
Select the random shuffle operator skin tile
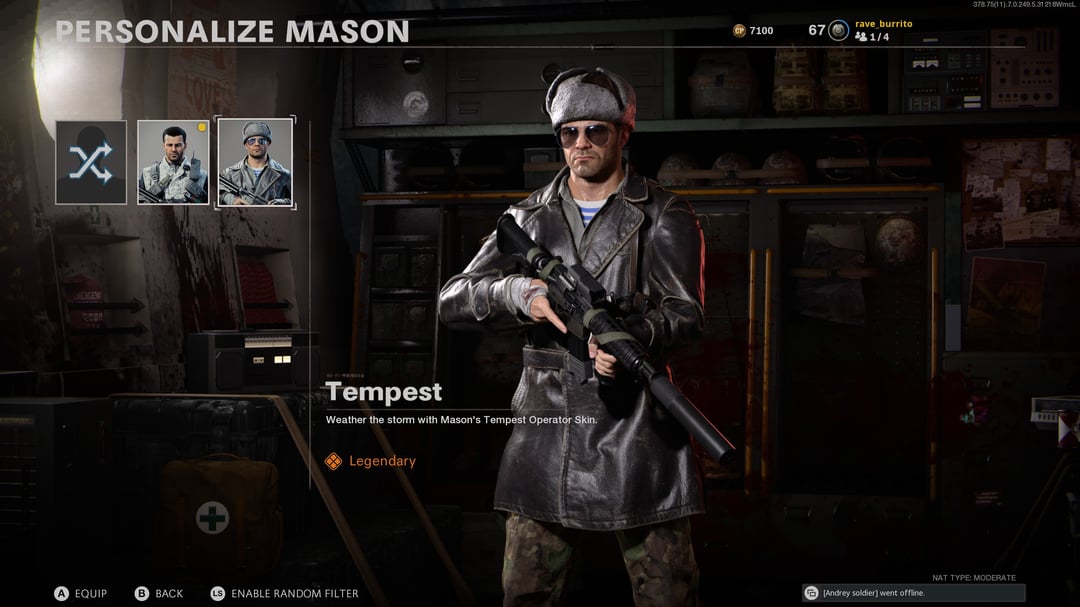[x=91, y=162]
